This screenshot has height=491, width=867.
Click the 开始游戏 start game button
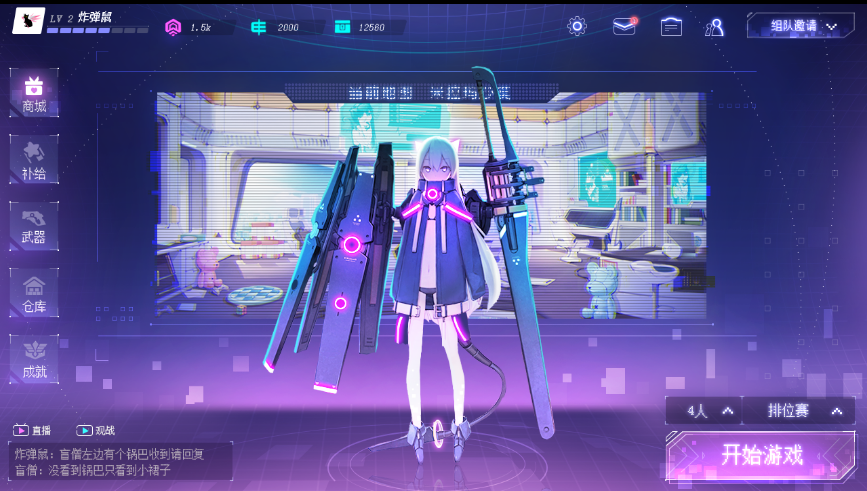pyautogui.click(x=762, y=455)
